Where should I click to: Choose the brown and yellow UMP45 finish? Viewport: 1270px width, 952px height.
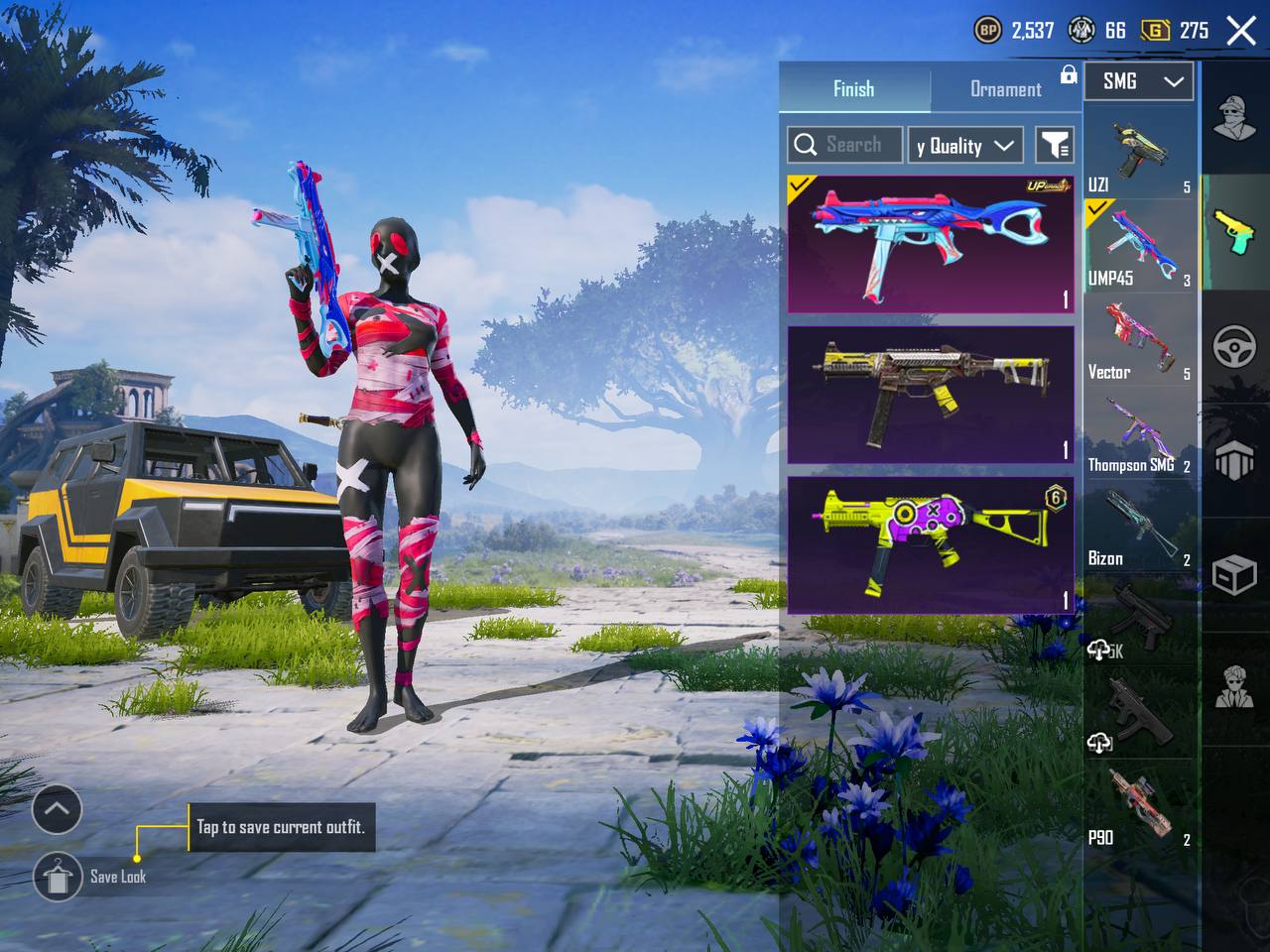tap(931, 395)
